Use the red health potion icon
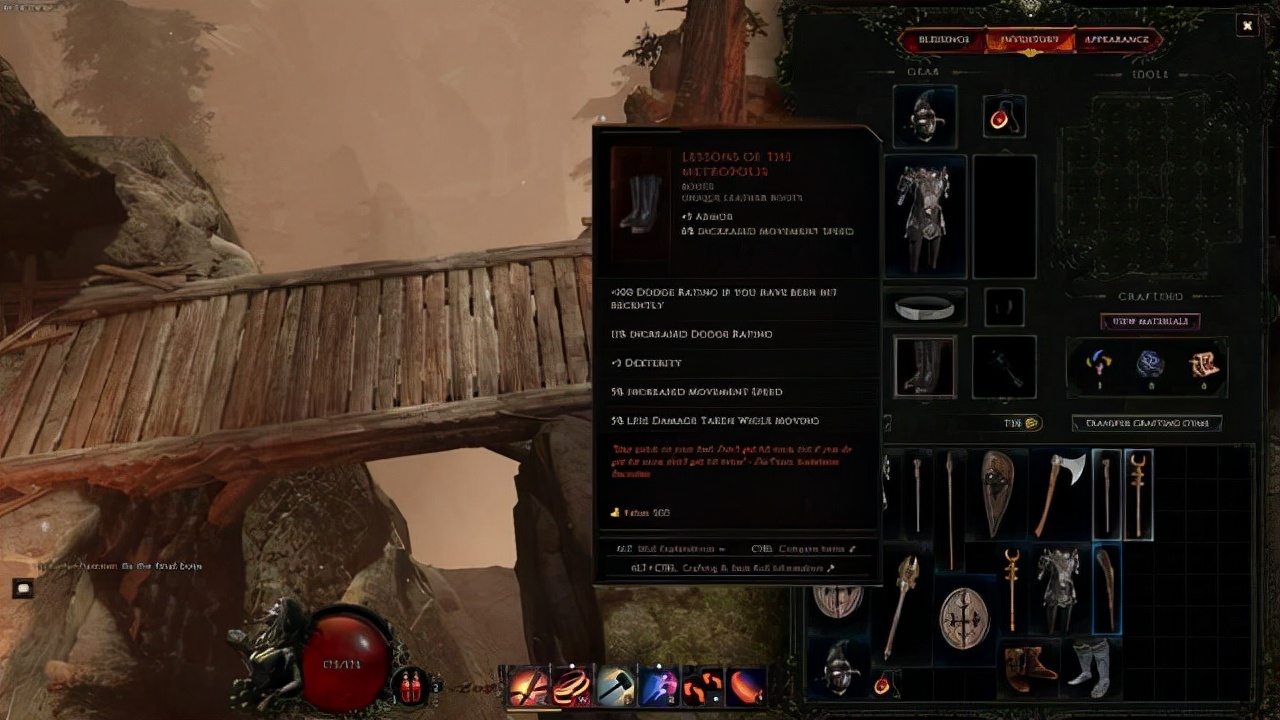Screen dimensions: 1280x720 pos(410,686)
